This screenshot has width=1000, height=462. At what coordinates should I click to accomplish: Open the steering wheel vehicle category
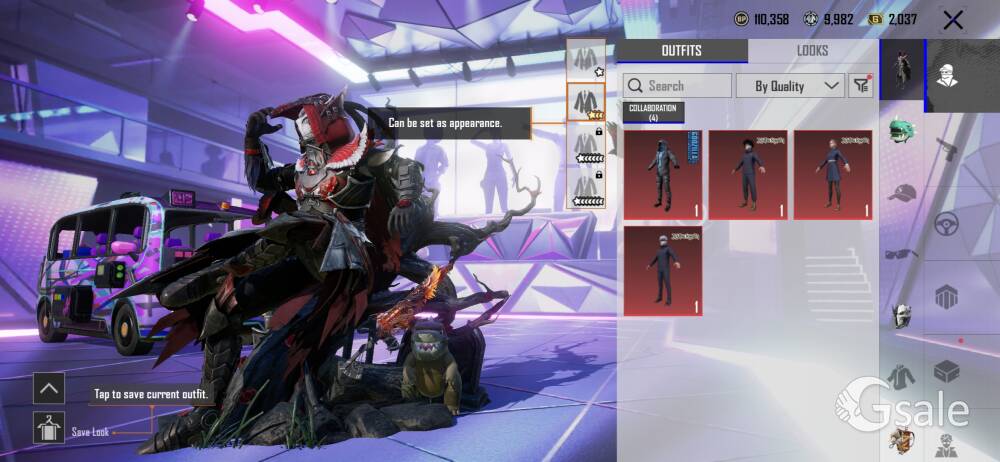tap(946, 224)
